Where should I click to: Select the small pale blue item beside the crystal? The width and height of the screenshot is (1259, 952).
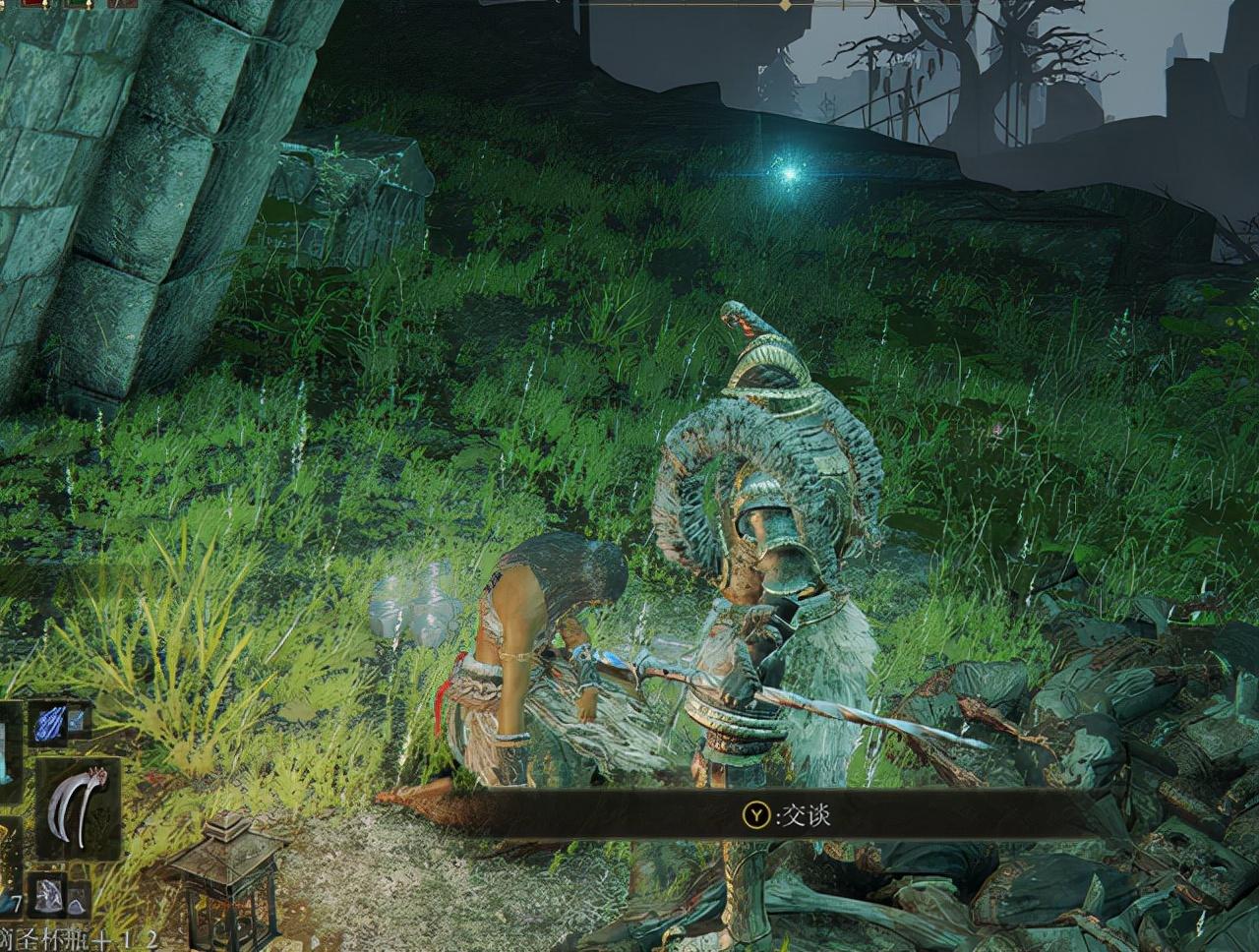78,723
